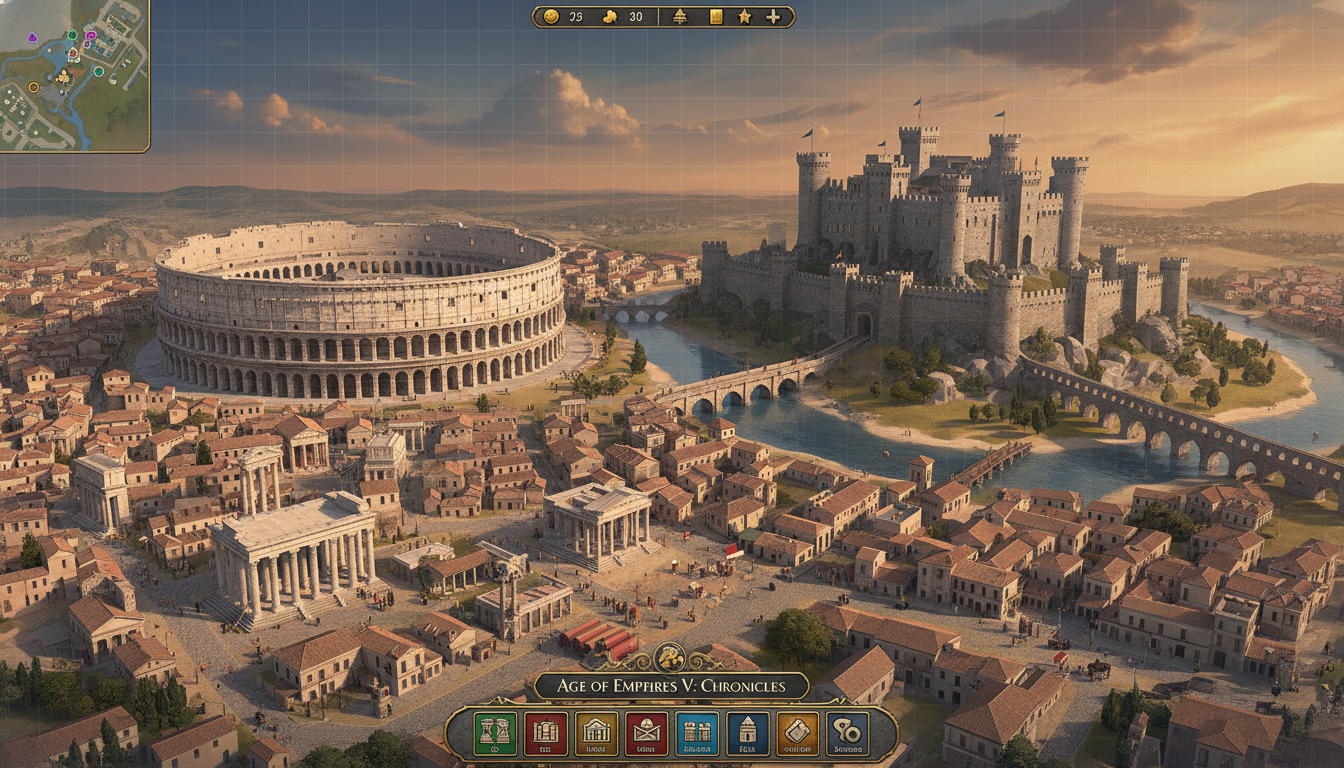1344x768 pixels.
Task: Select the blue twin-buildings icon on the toolbar
Action: point(699,733)
